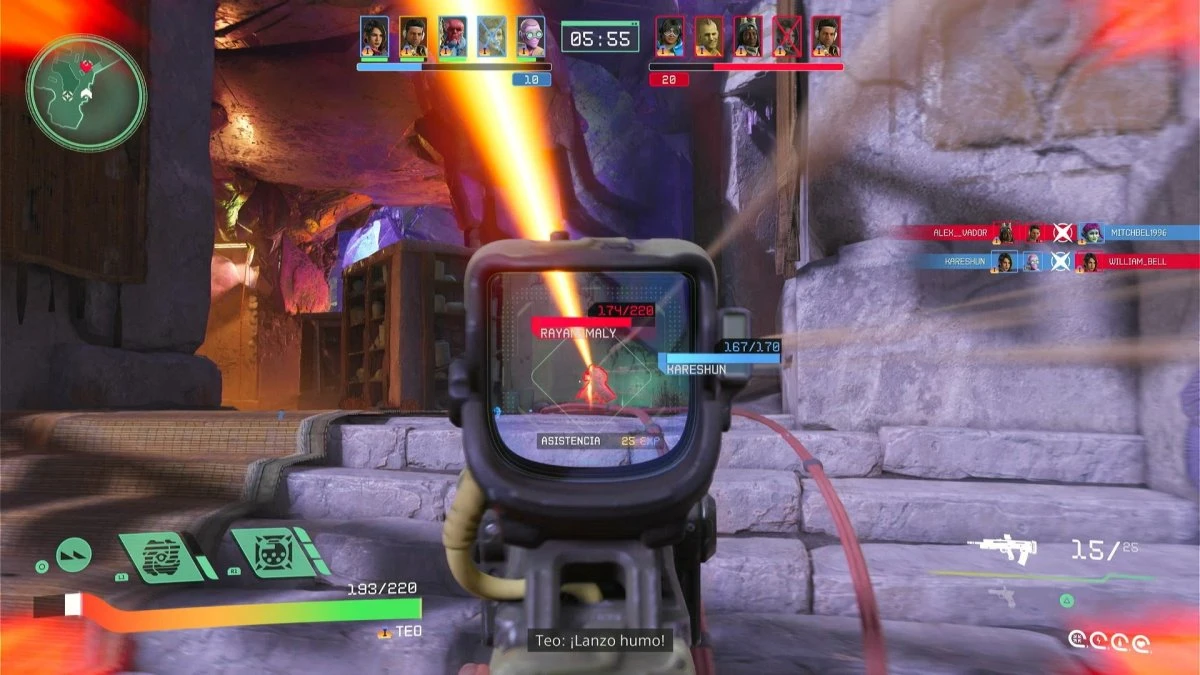Viewport: 1200px width, 675px height.
Task: Select the pink goggled teammate portrait
Action: 531,37
